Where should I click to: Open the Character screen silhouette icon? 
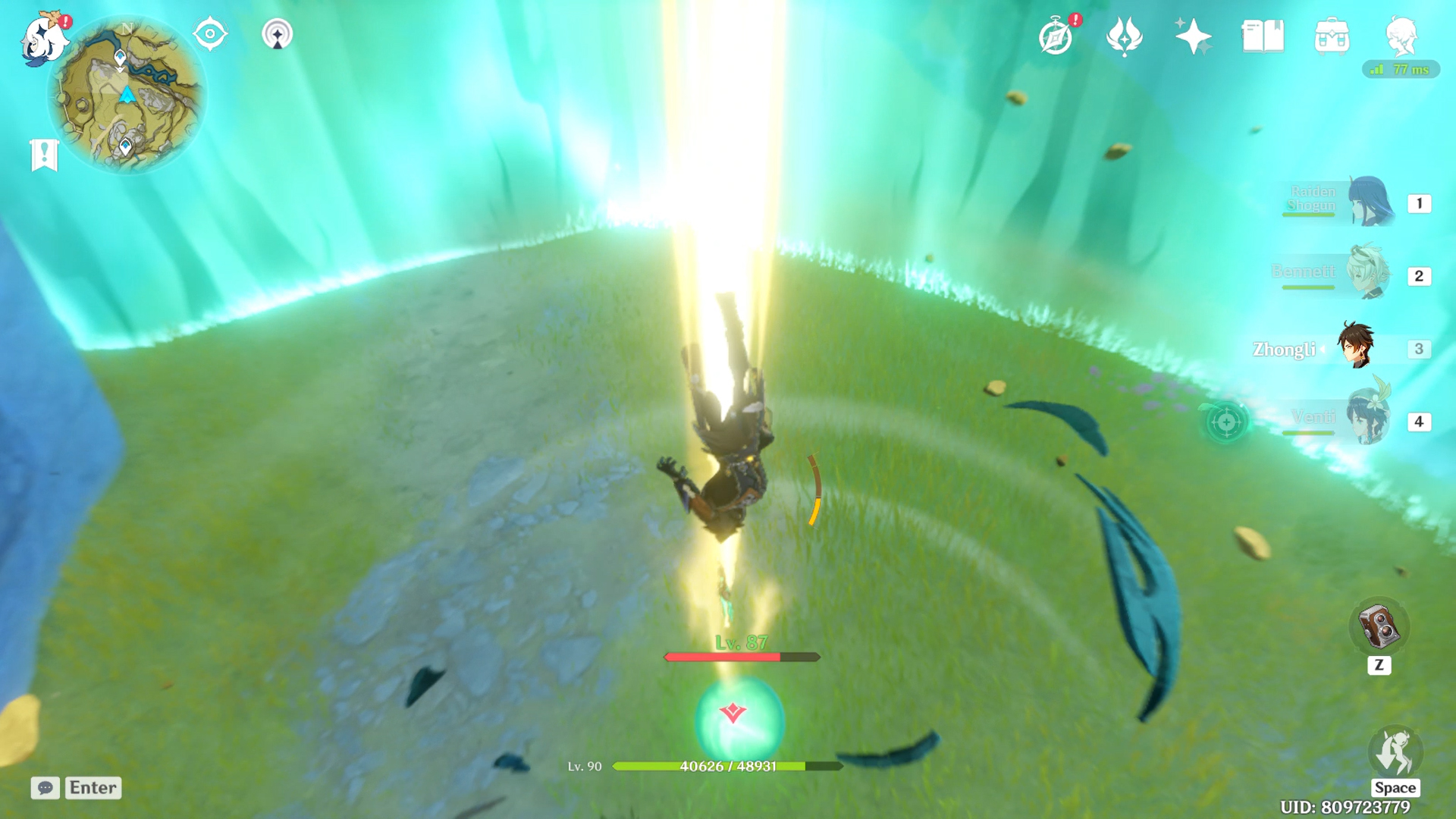[x=1404, y=36]
